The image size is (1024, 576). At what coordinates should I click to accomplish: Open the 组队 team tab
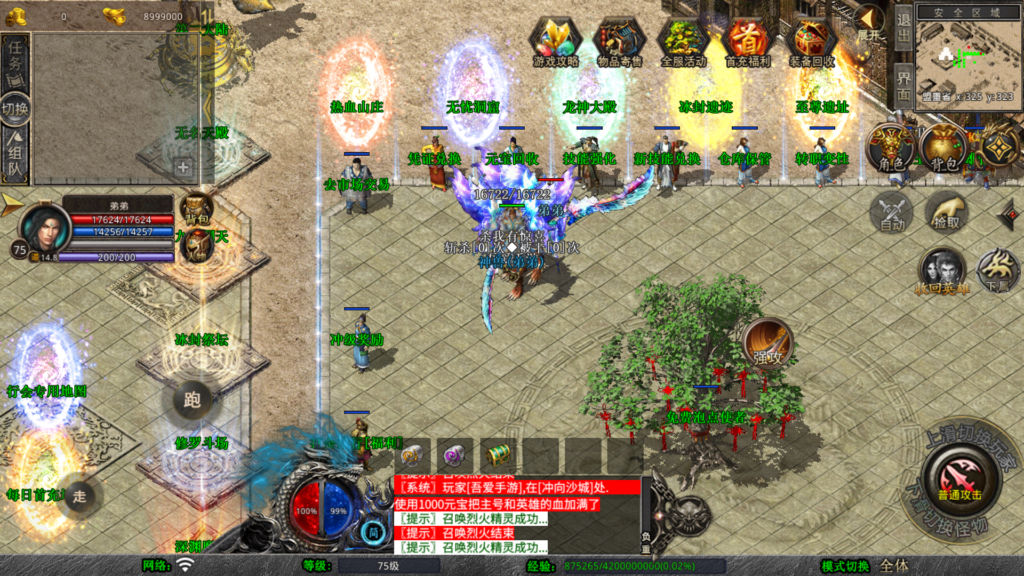pos(16,155)
